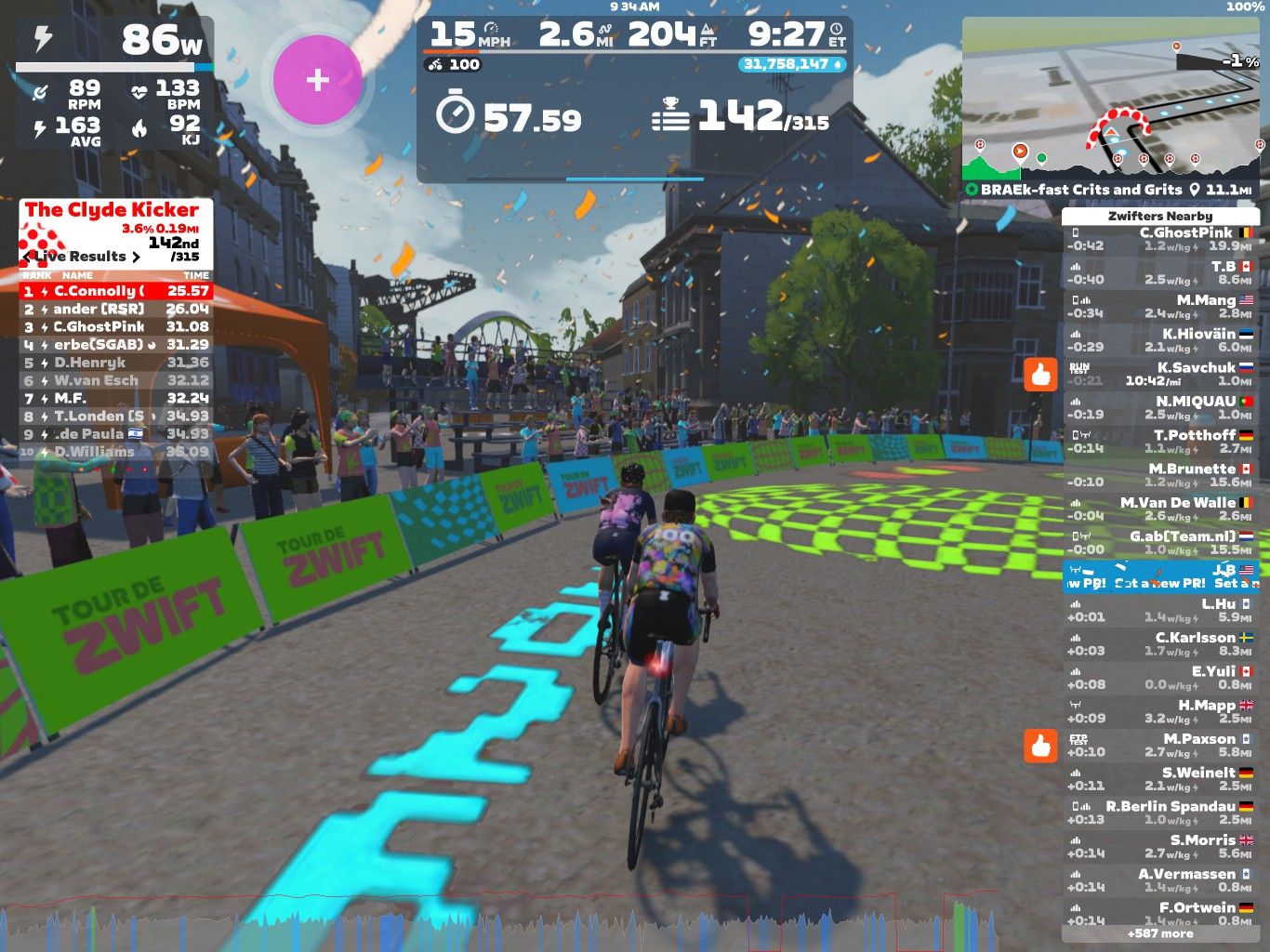1270x952 pixels.
Task: Select M.Brunette in the nearby riders list
Action: tap(1159, 475)
